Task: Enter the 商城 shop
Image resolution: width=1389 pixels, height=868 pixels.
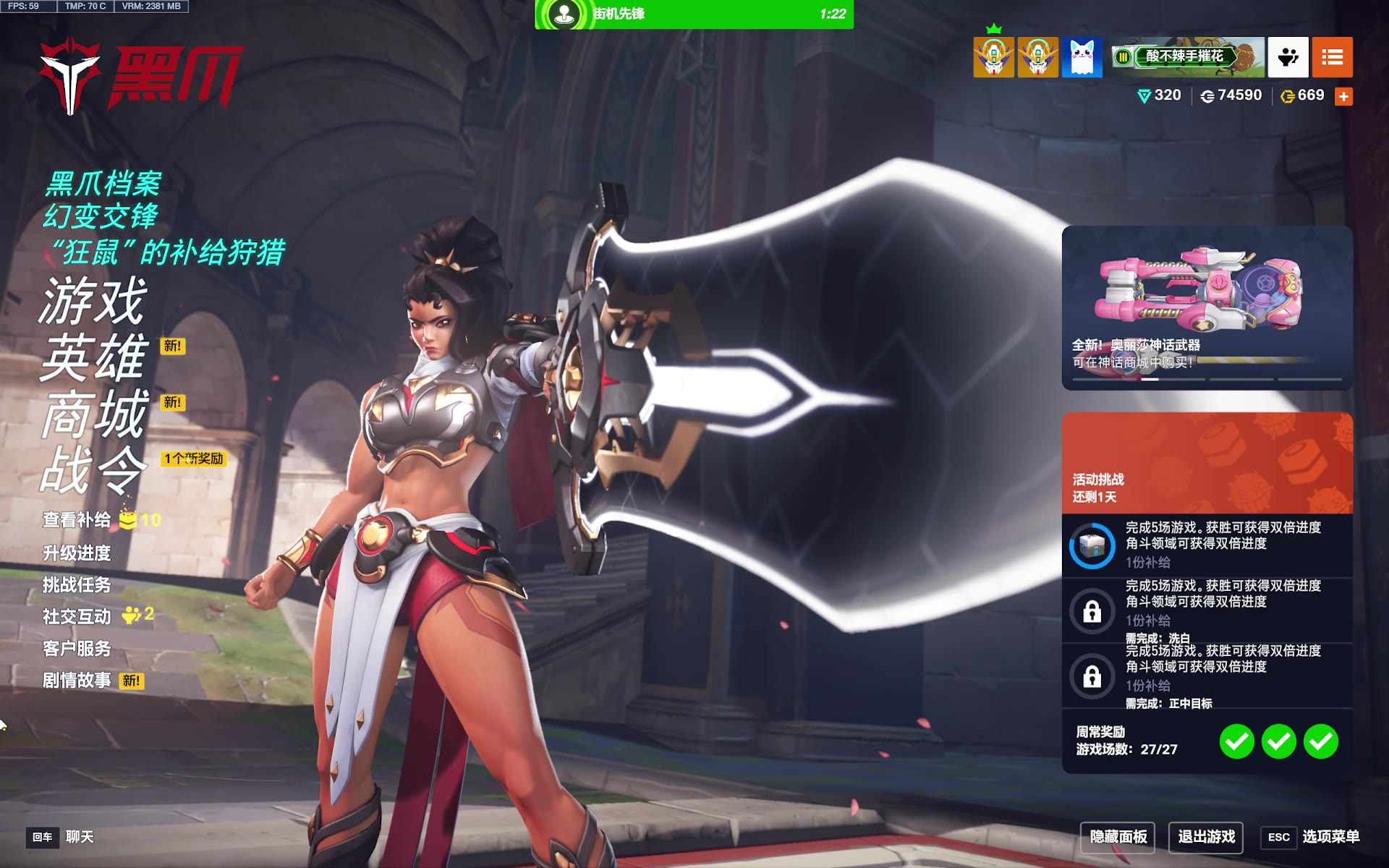Action: coord(93,414)
